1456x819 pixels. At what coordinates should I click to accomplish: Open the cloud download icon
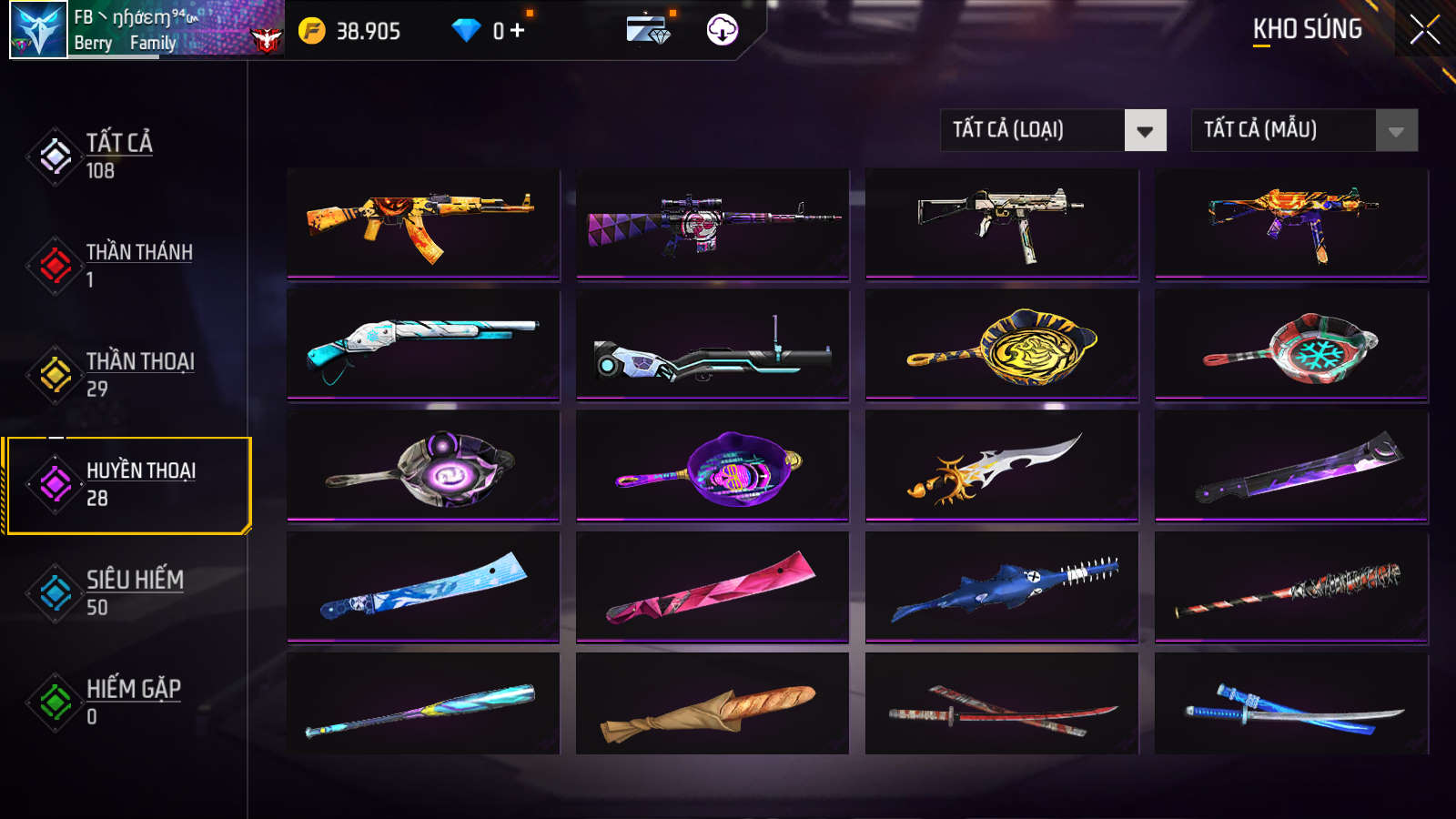[723, 30]
